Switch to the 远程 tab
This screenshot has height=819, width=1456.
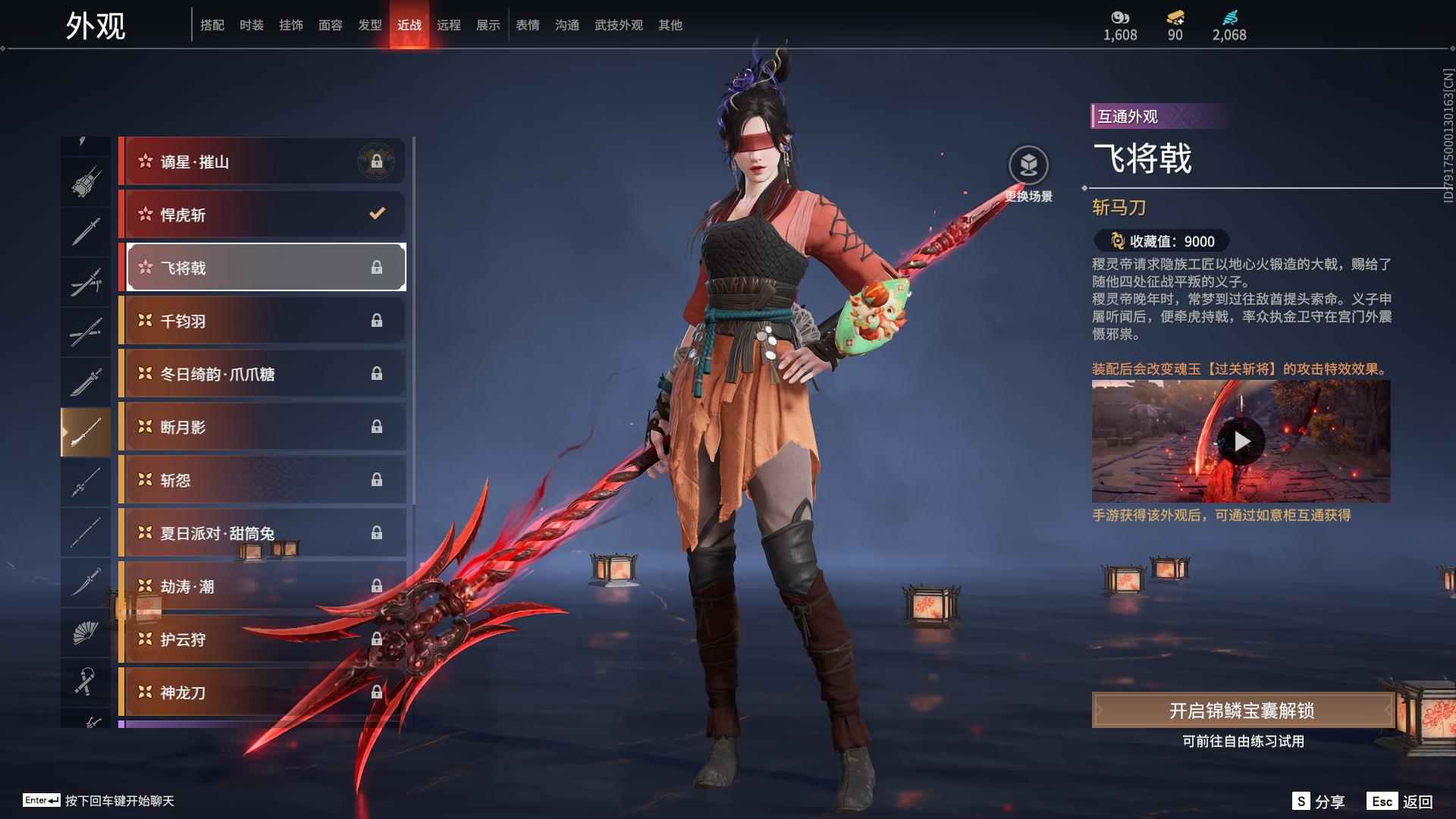coord(450,24)
